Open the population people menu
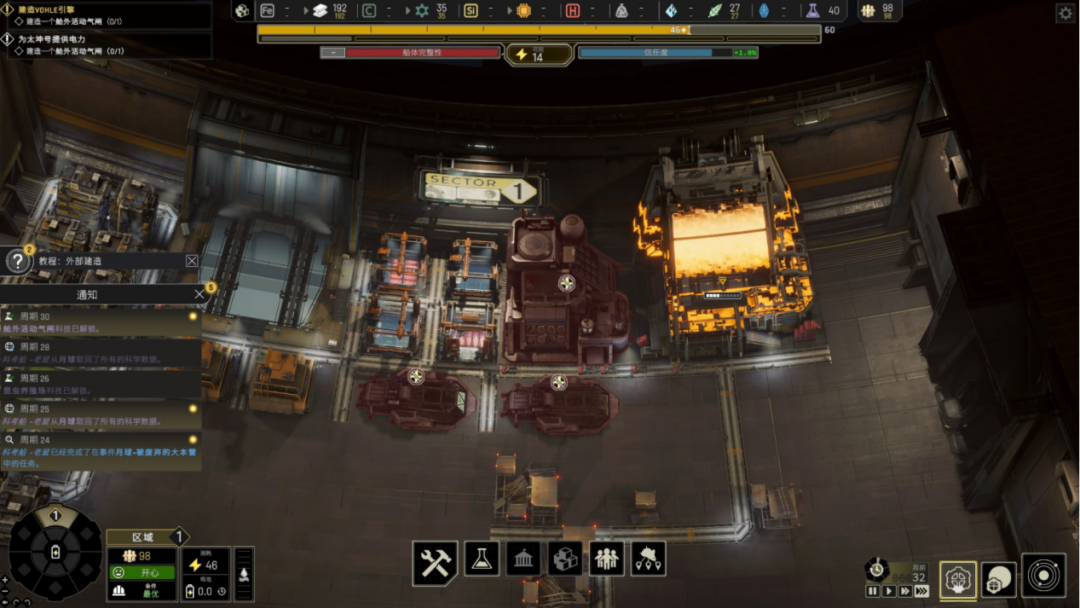Screen dimensions: 1080x608 (x=607, y=559)
